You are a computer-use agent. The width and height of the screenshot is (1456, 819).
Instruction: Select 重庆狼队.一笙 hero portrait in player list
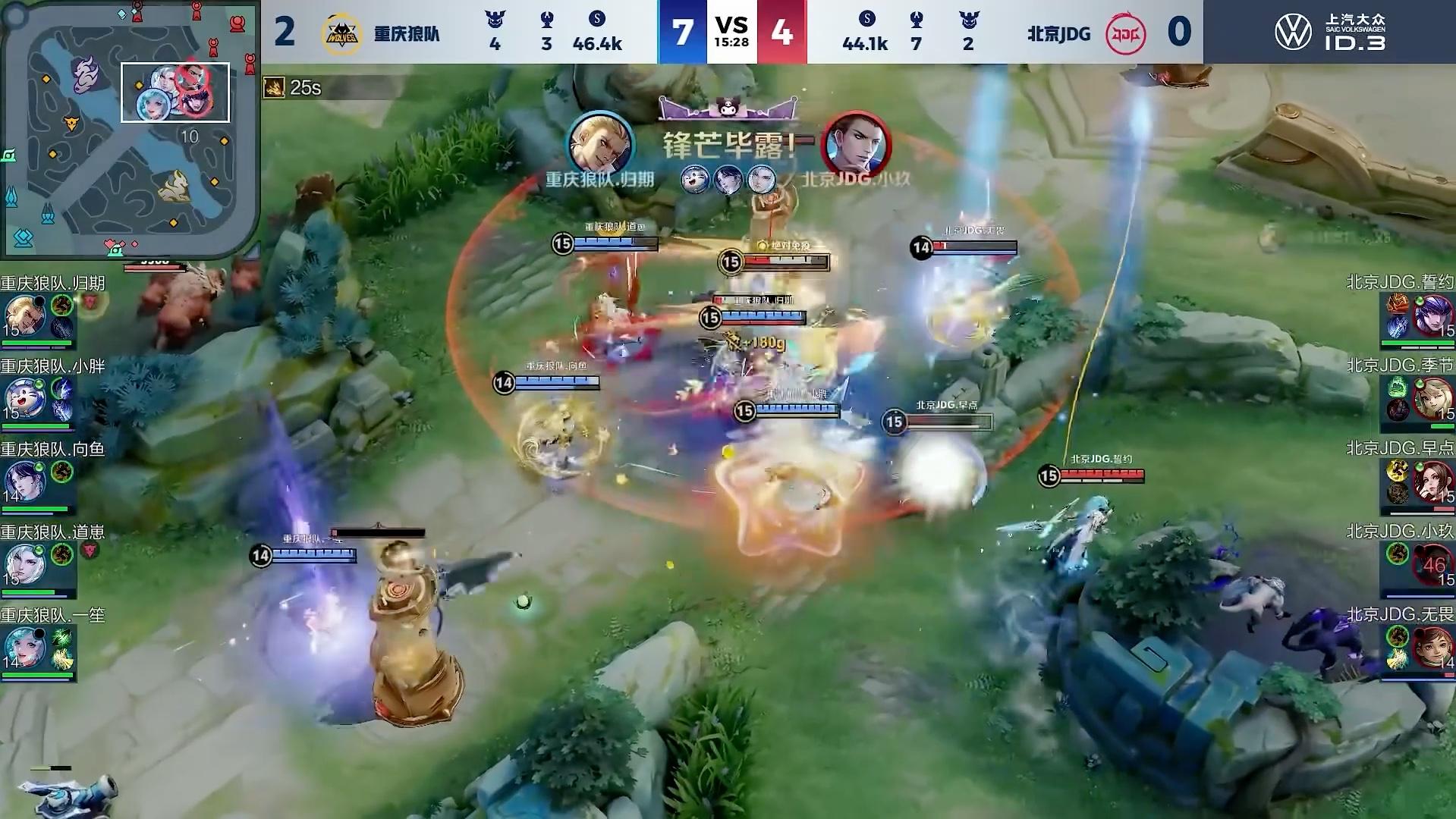click(24, 648)
